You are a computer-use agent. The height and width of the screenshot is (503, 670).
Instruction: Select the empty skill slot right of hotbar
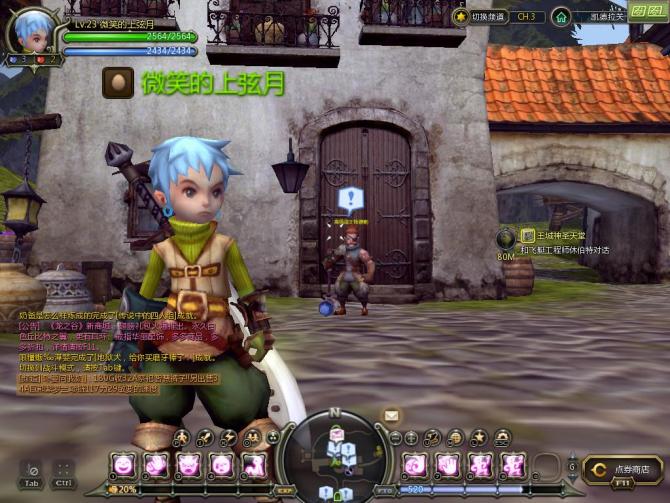[546, 465]
